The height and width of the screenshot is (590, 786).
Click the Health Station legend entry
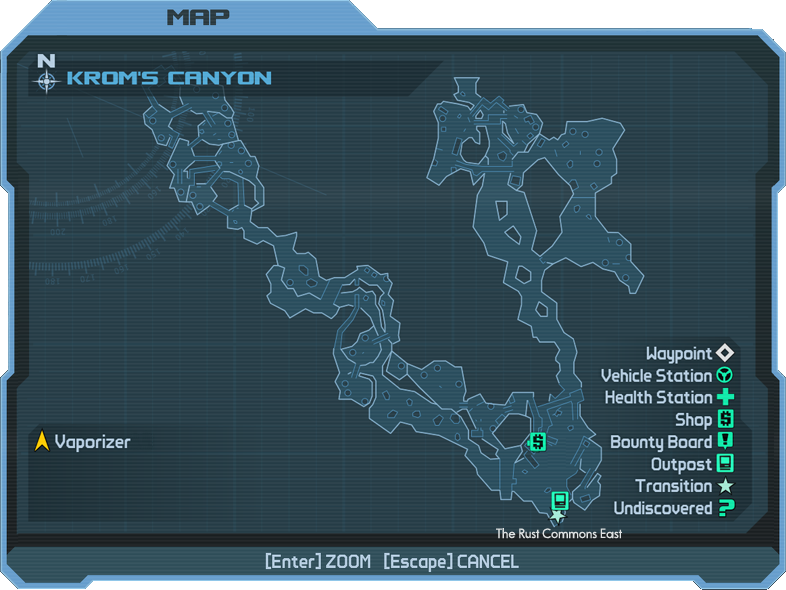[669, 398]
